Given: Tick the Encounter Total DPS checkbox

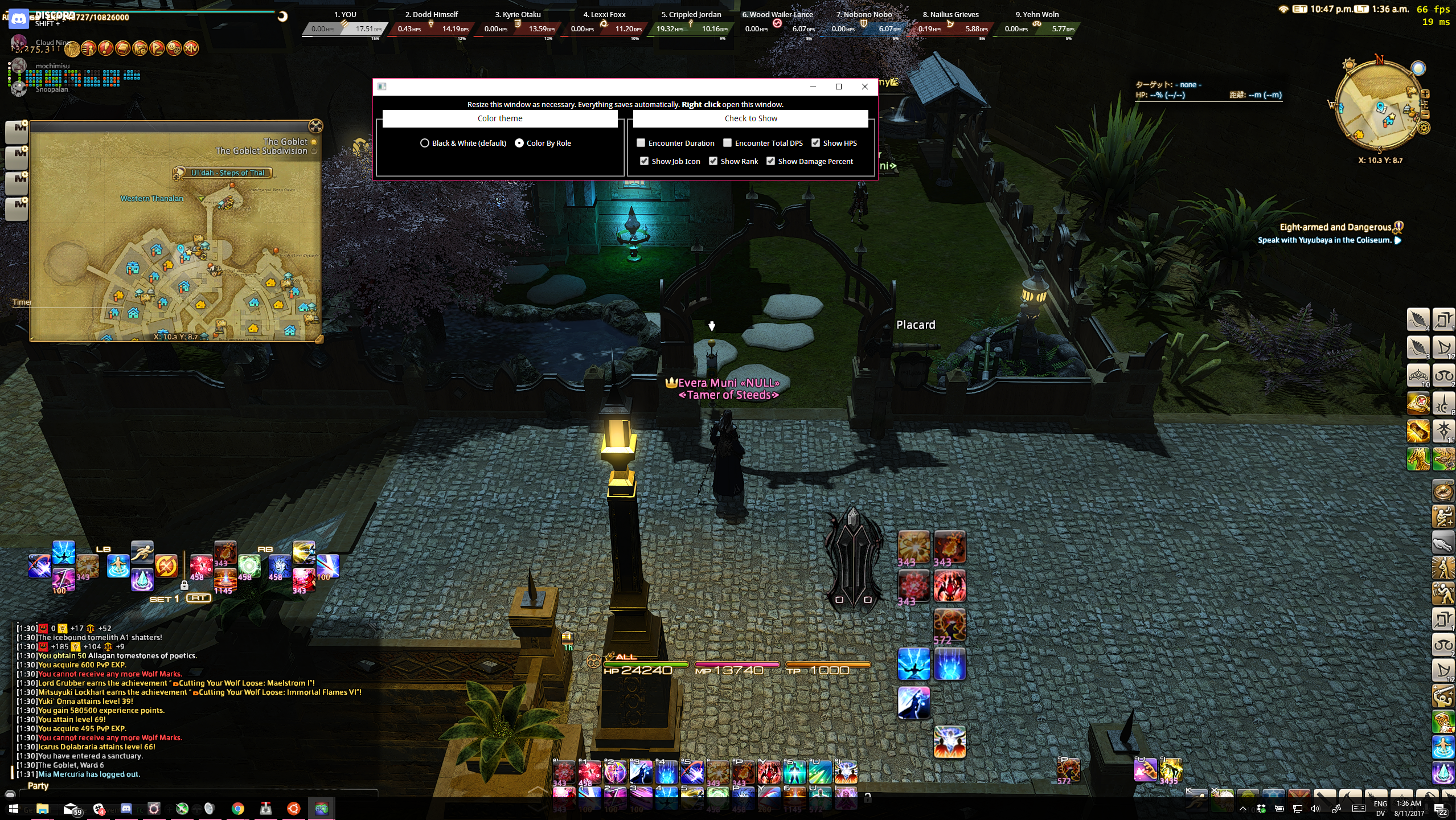Looking at the screenshot, I should click(728, 143).
